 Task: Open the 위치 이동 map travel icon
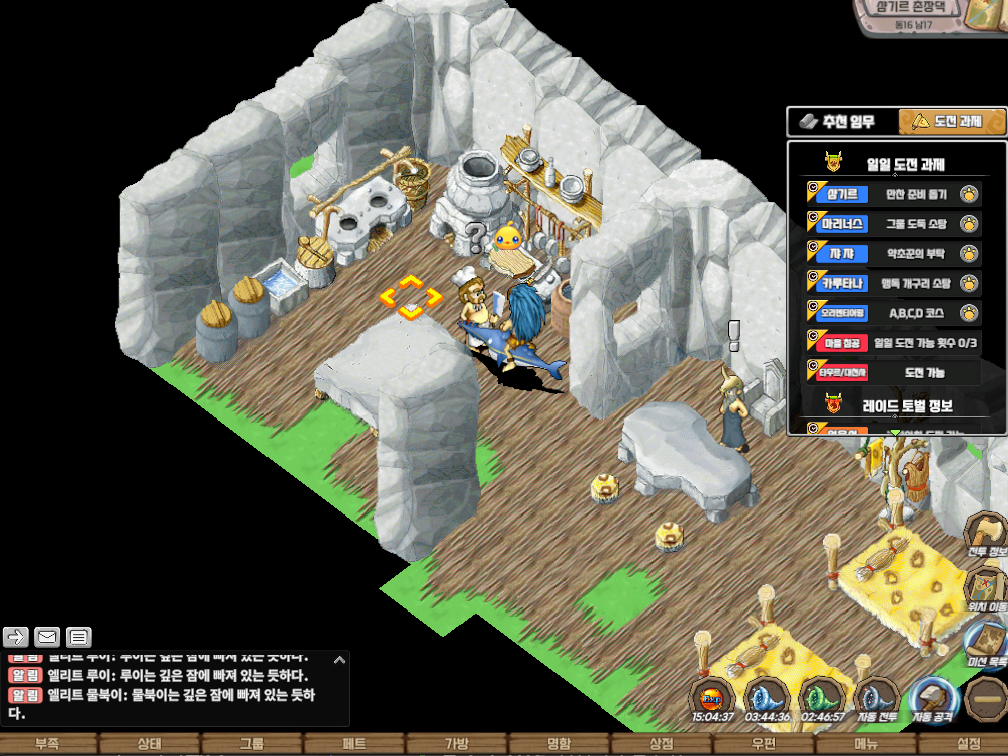point(987,583)
